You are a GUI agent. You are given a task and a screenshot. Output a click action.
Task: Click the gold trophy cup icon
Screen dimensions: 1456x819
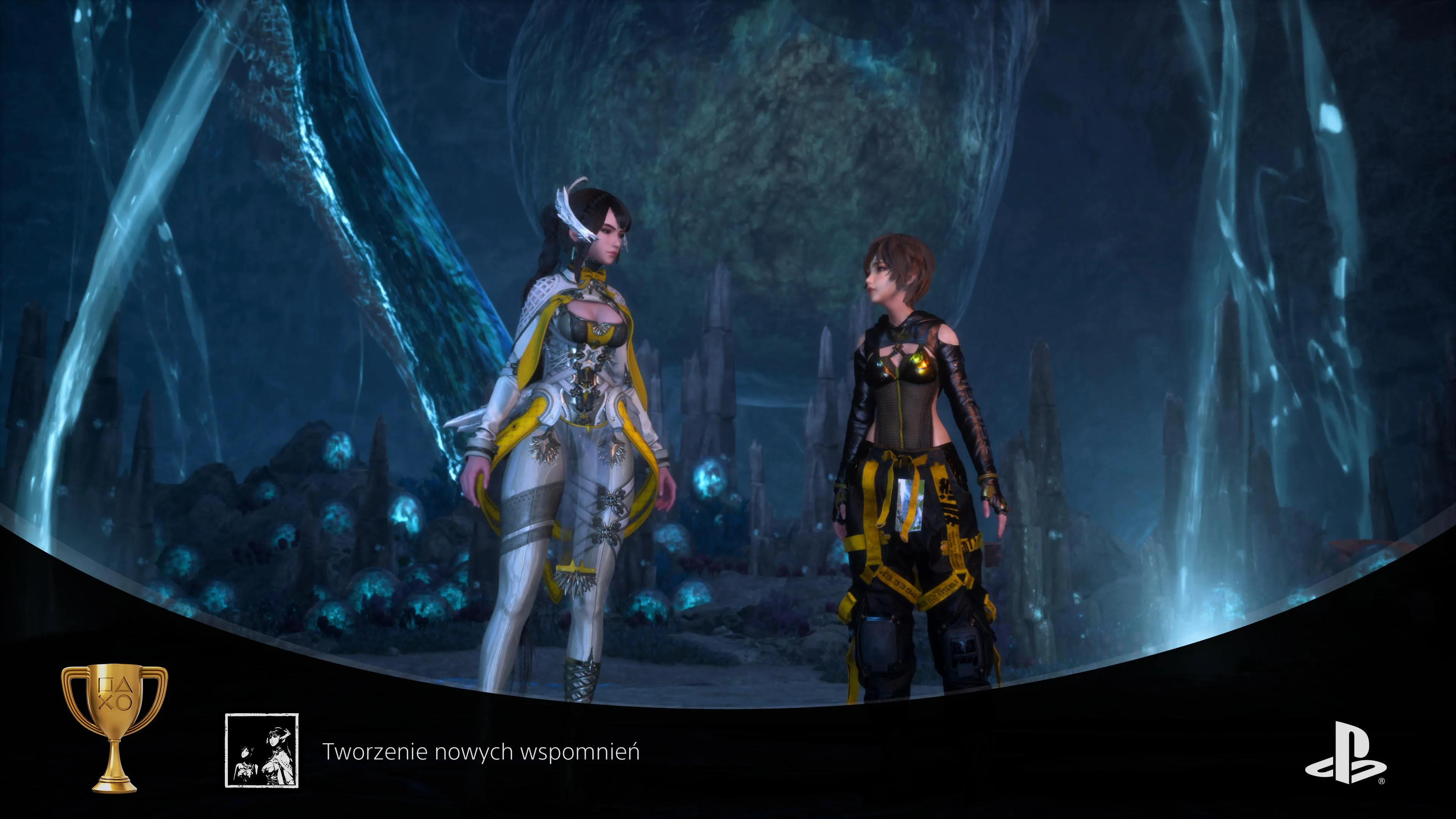[x=114, y=728]
